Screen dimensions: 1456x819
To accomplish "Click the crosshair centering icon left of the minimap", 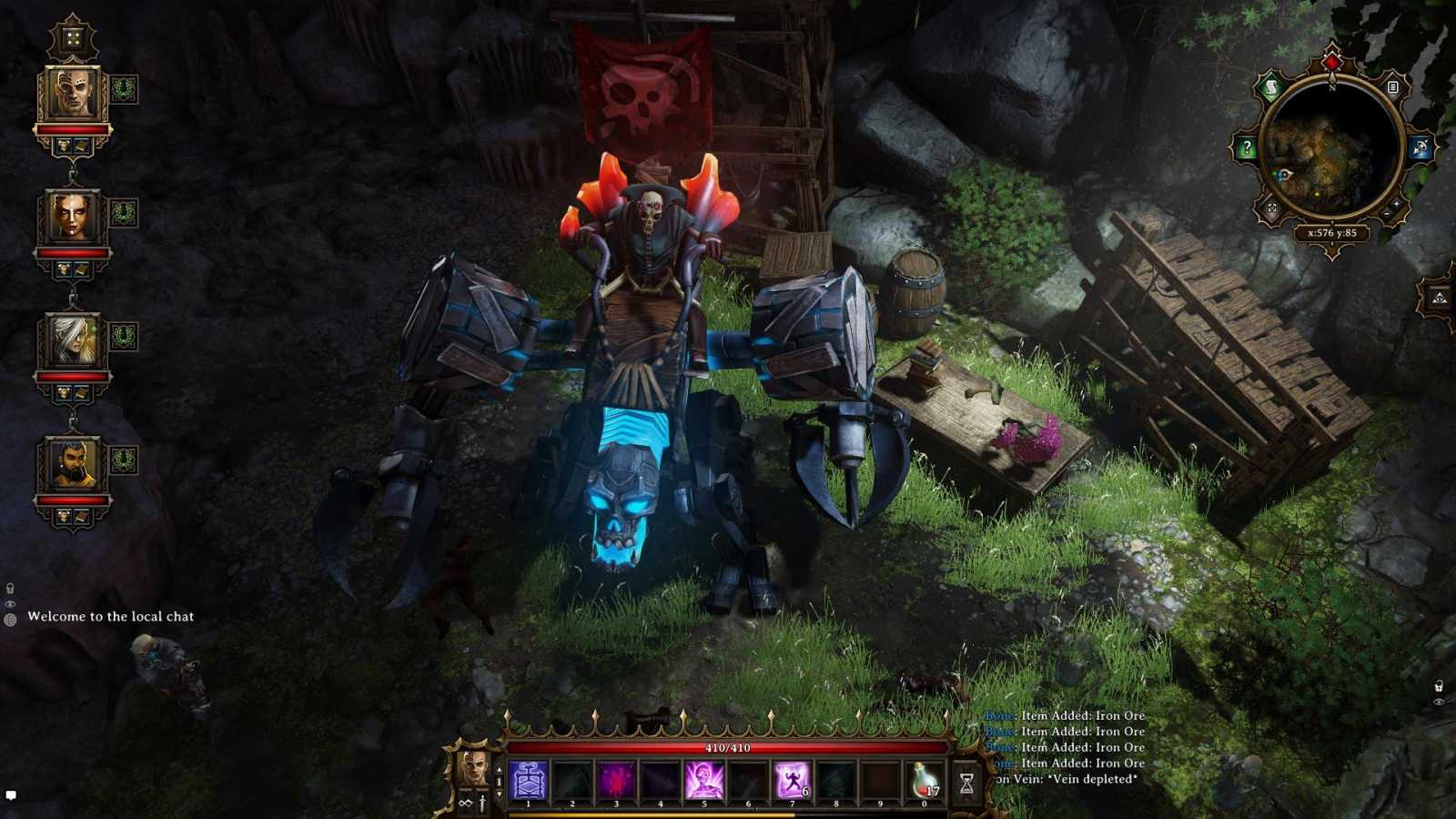I will tap(1271, 207).
